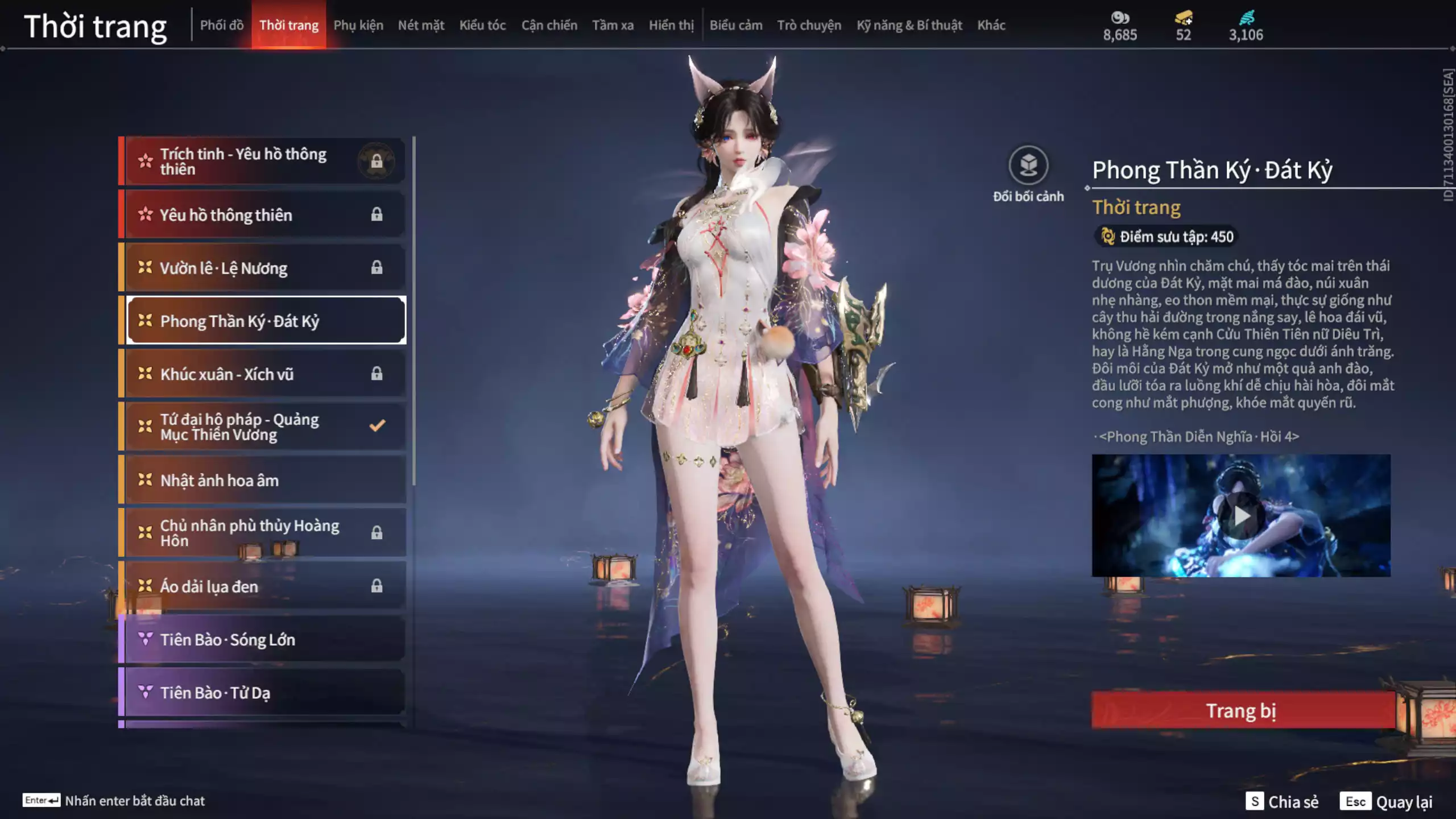Select the Trò chuyện tab

[x=809, y=25]
